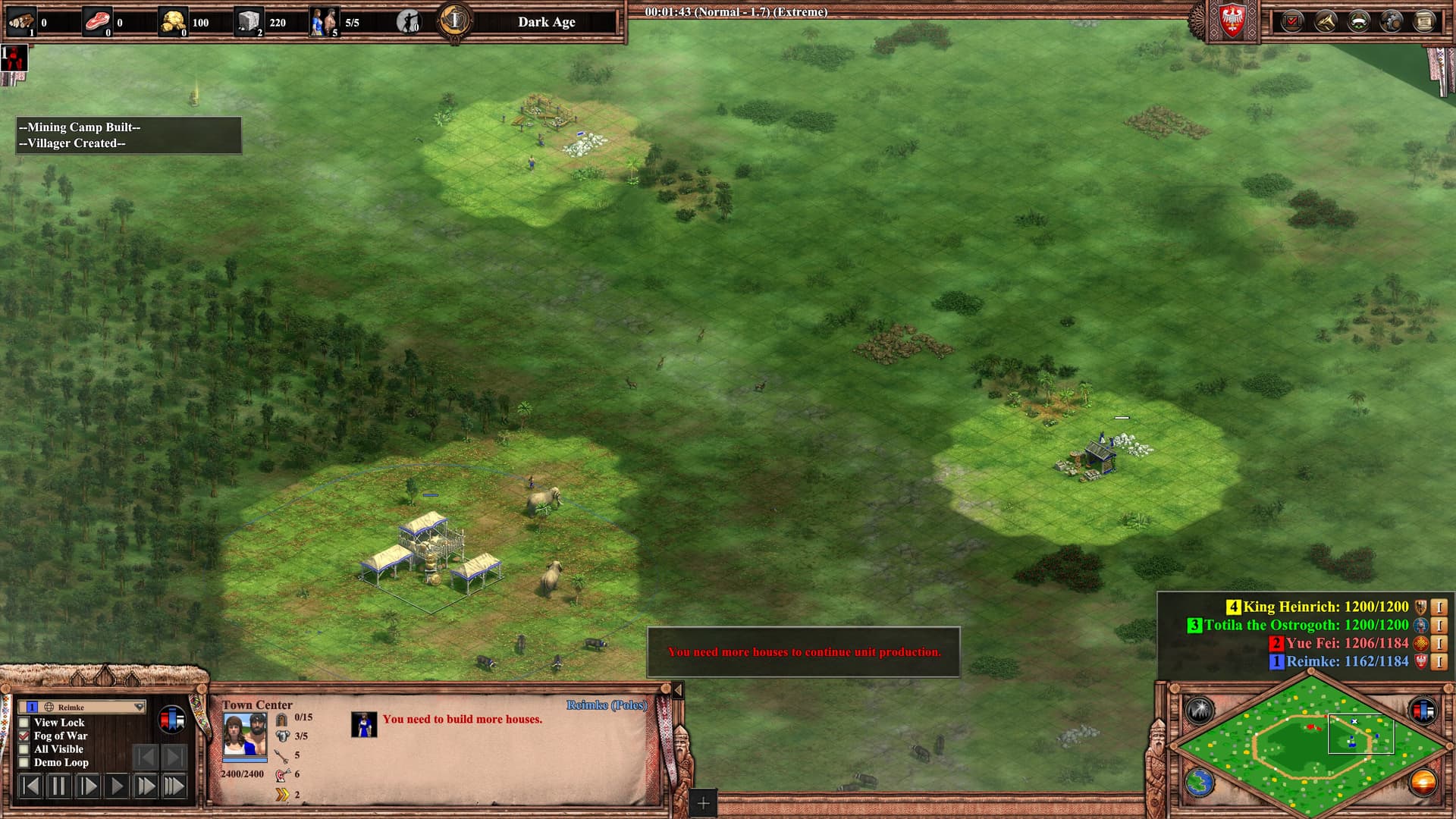
Task: Pause the replay playback
Action: tap(58, 786)
